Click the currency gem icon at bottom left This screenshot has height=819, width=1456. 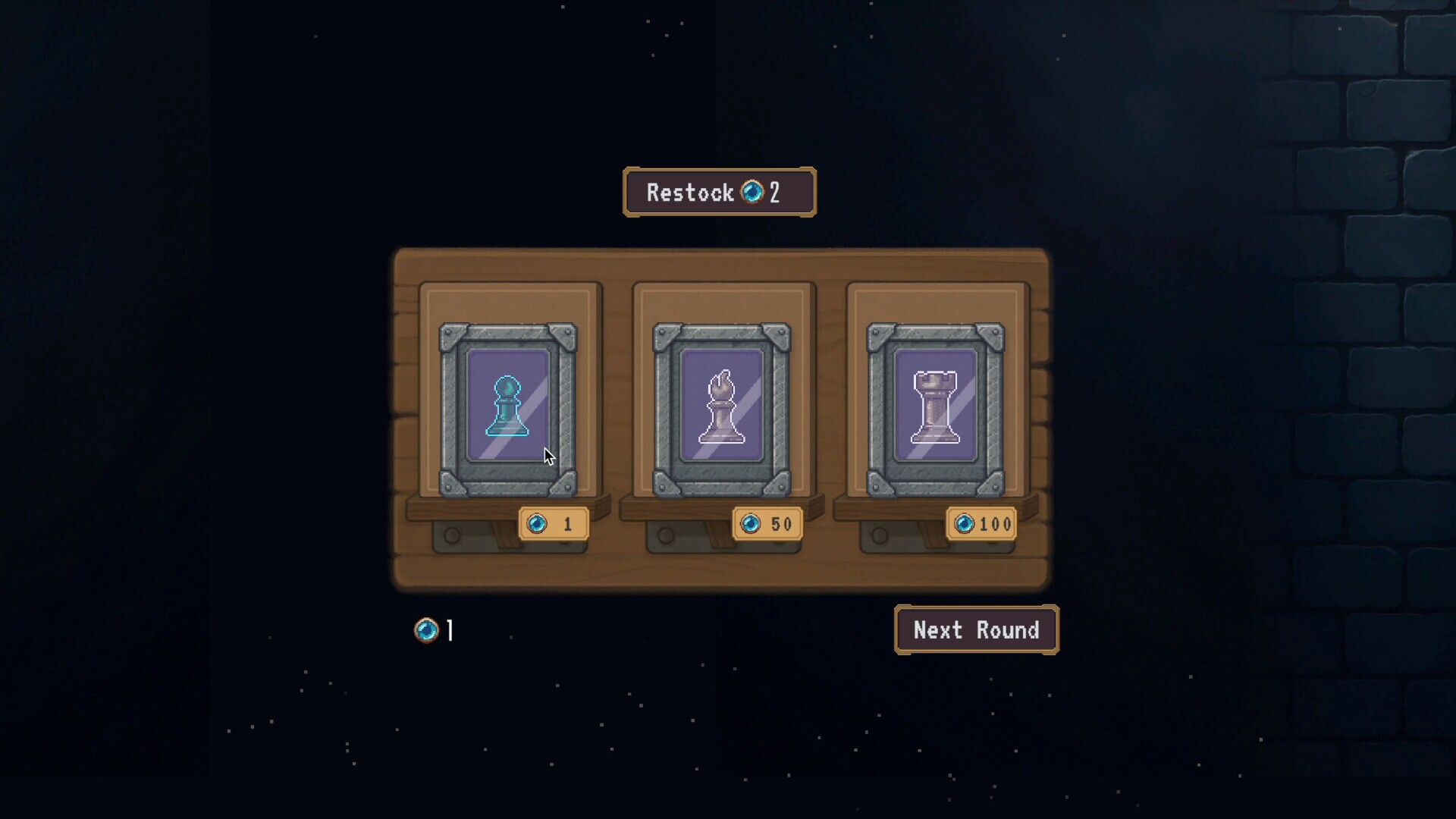pos(427,629)
